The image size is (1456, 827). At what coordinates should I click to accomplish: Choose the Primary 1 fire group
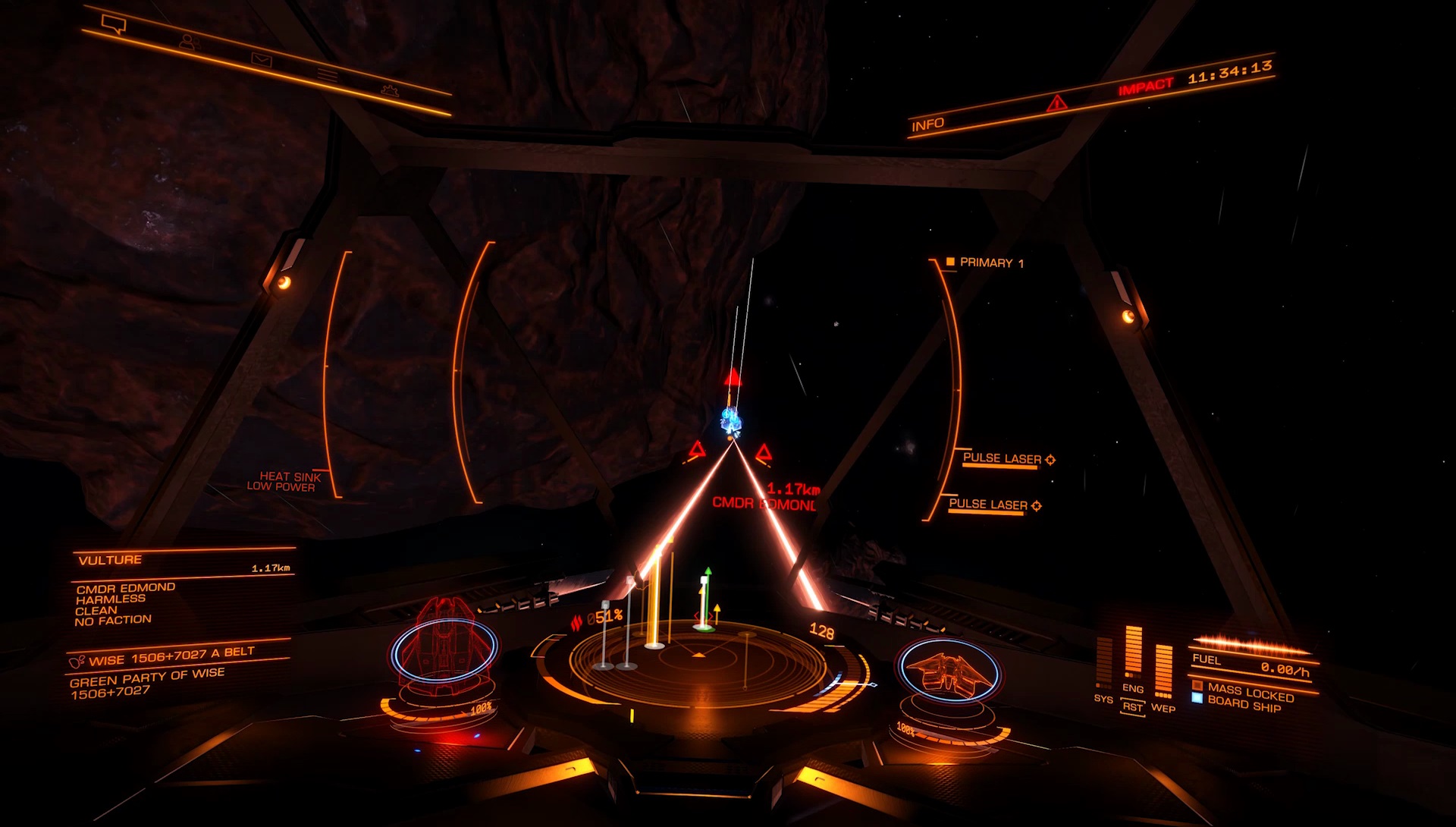[x=985, y=263]
